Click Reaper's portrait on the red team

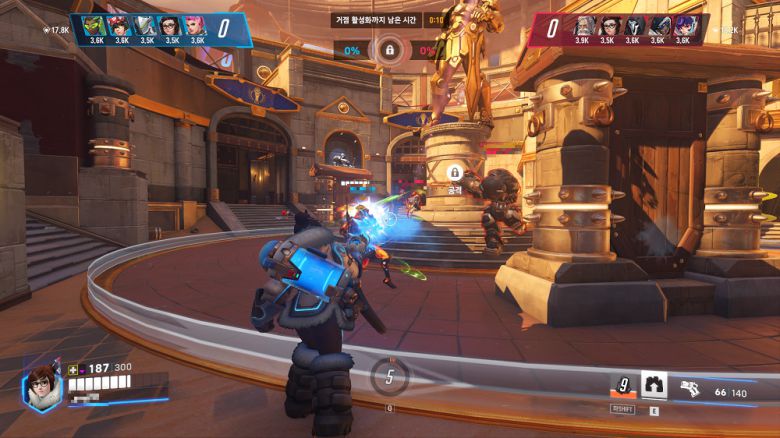(634, 25)
